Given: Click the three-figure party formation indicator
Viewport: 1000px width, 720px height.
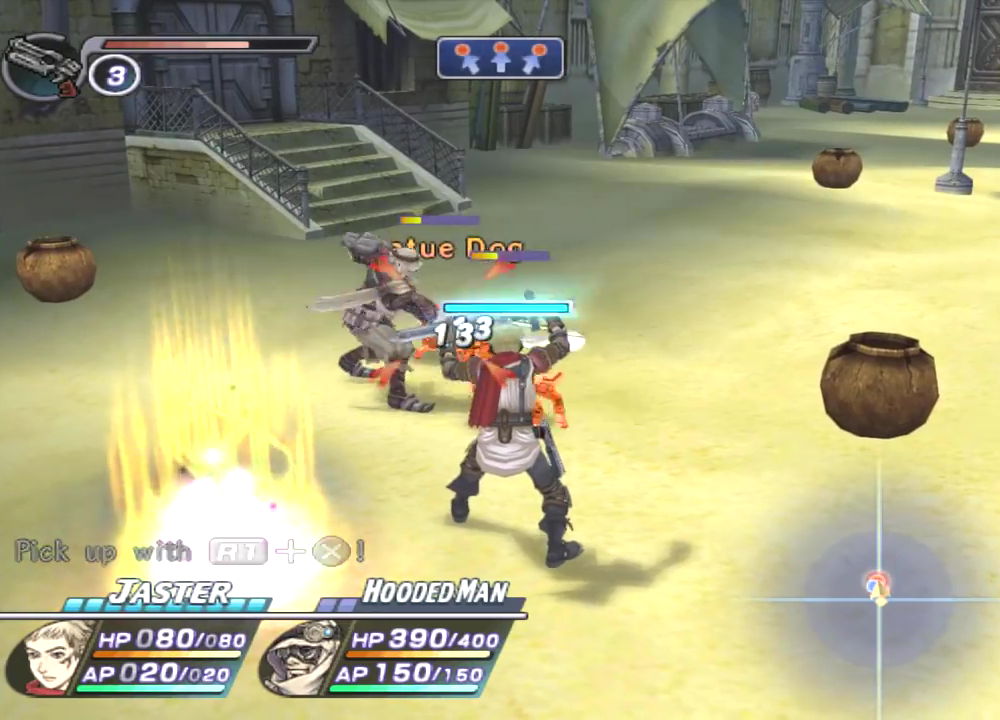Looking at the screenshot, I should click(x=500, y=58).
